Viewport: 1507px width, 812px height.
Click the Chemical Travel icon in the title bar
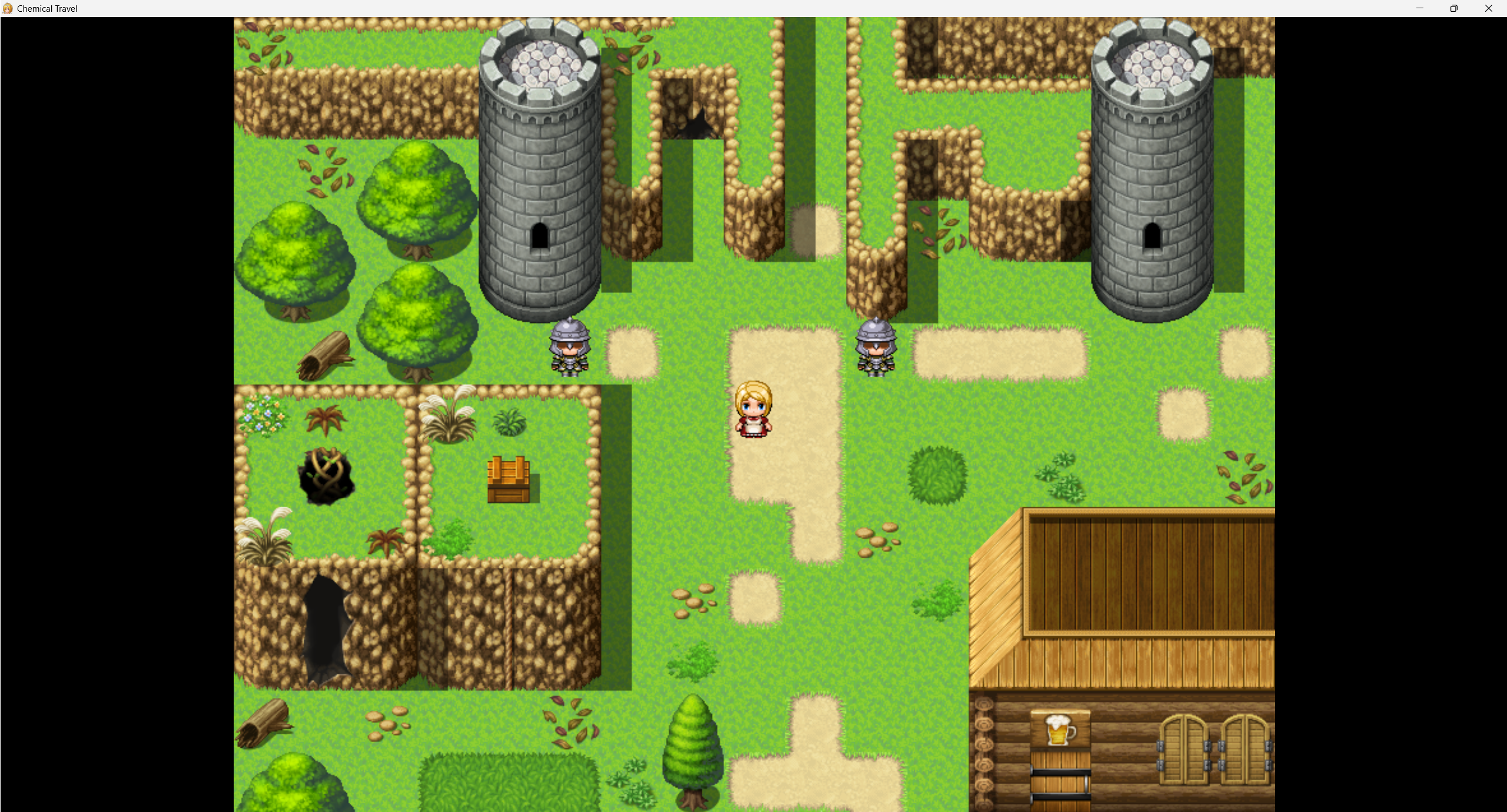coord(8,8)
